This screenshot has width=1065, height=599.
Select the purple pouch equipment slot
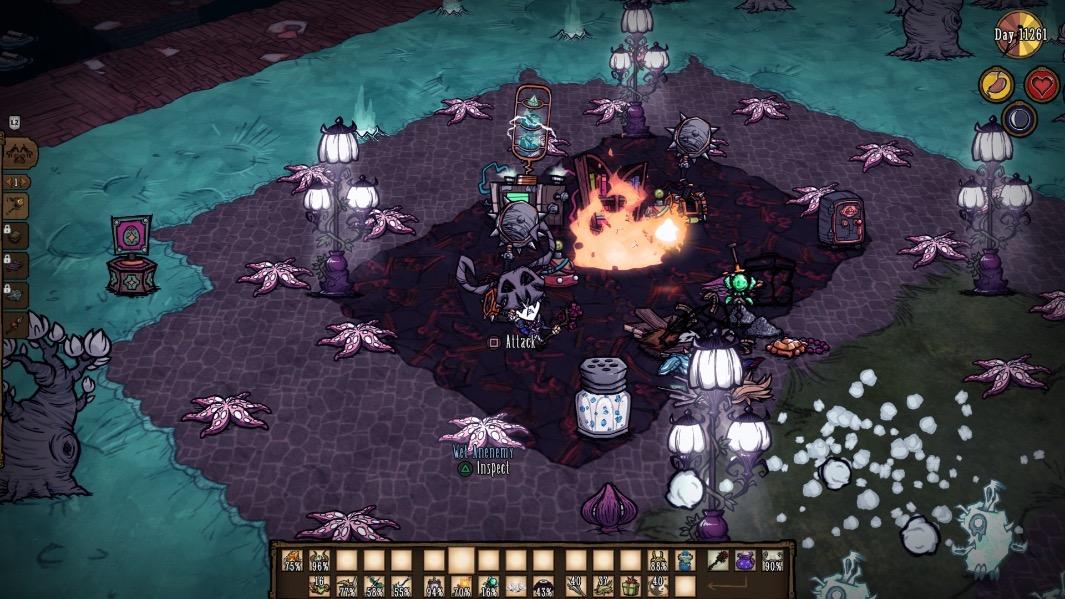(745, 560)
